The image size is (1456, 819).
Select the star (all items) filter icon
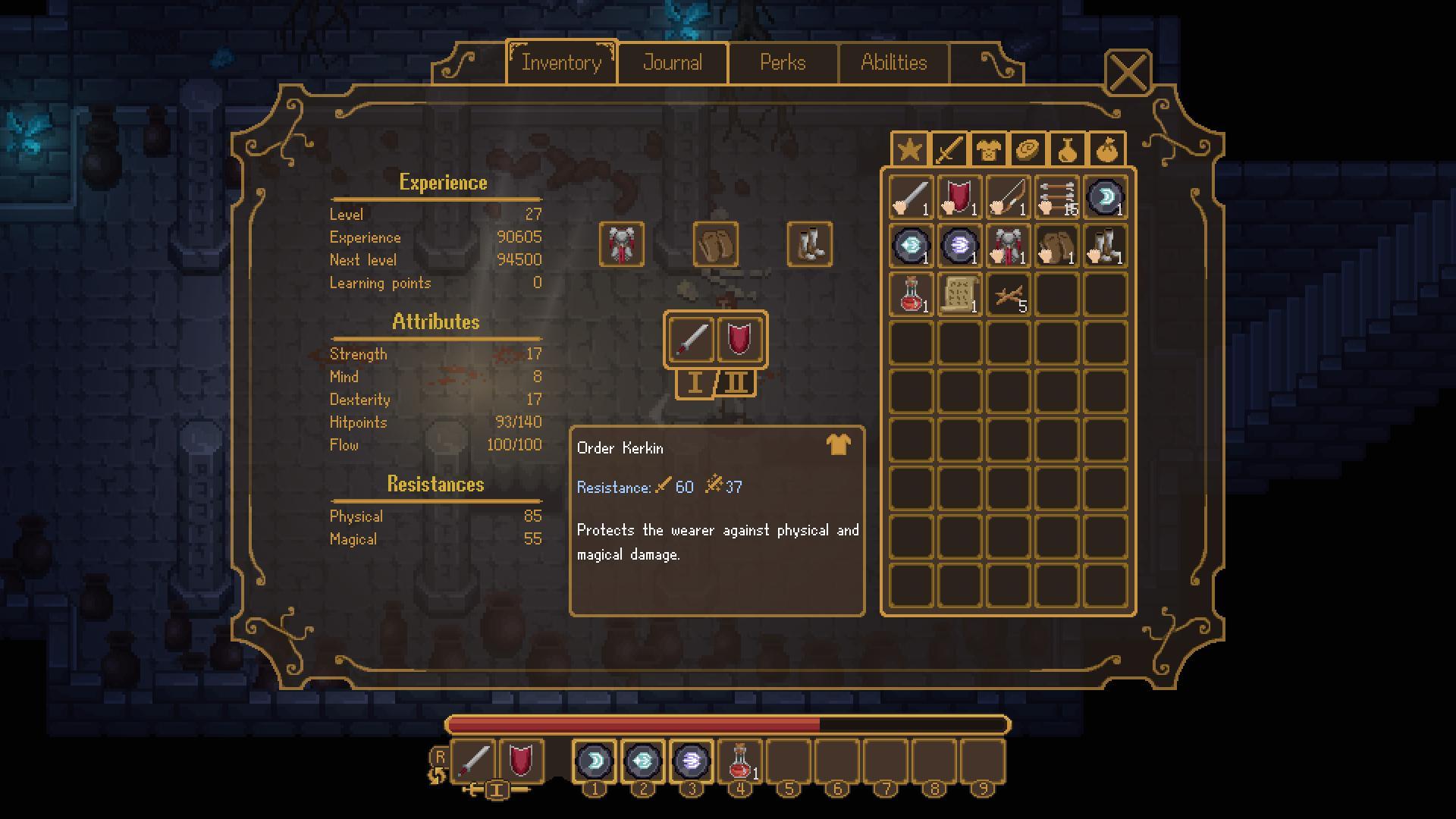coord(909,149)
